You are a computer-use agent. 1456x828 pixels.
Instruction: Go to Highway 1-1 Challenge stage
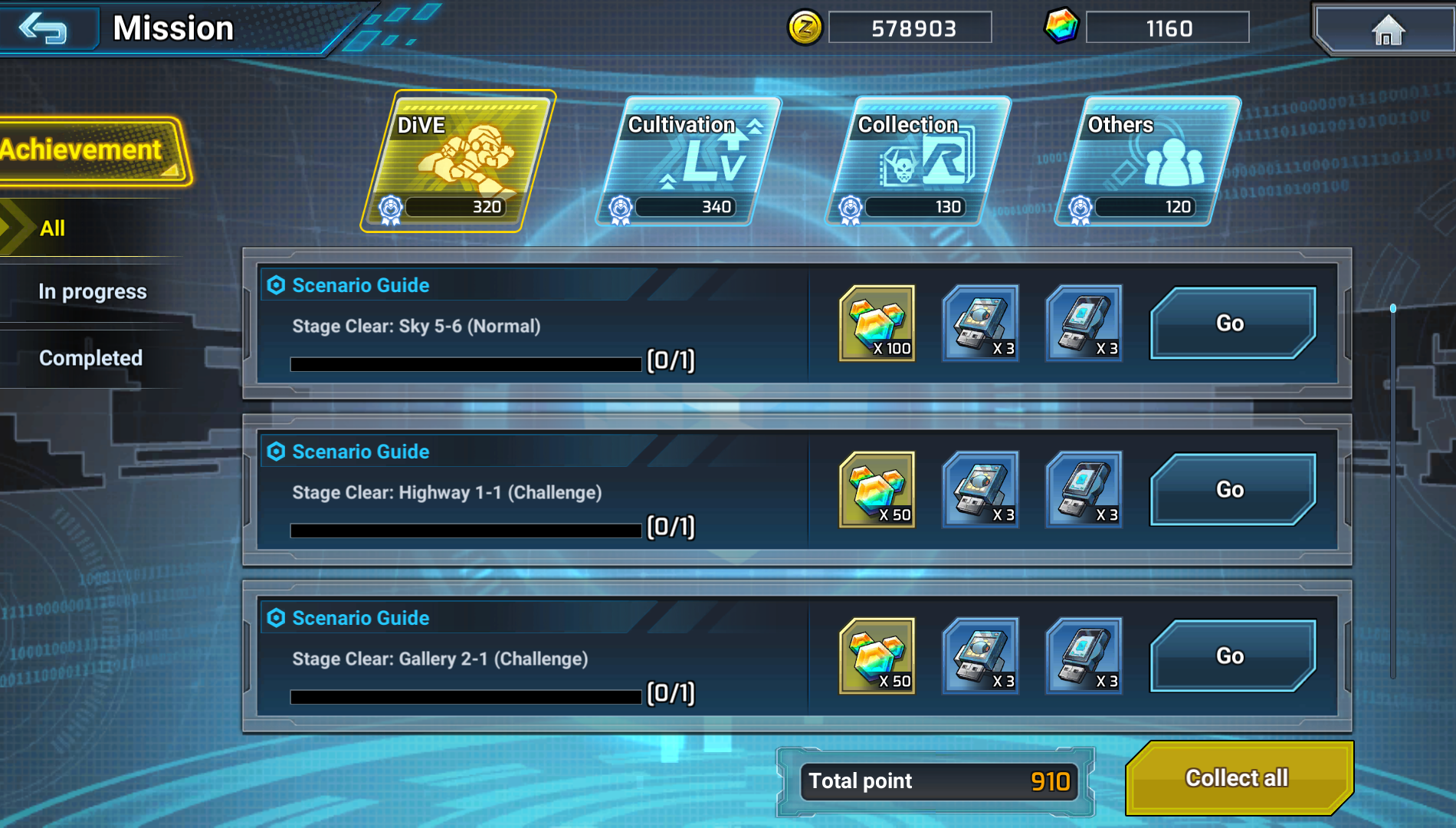(x=1231, y=490)
